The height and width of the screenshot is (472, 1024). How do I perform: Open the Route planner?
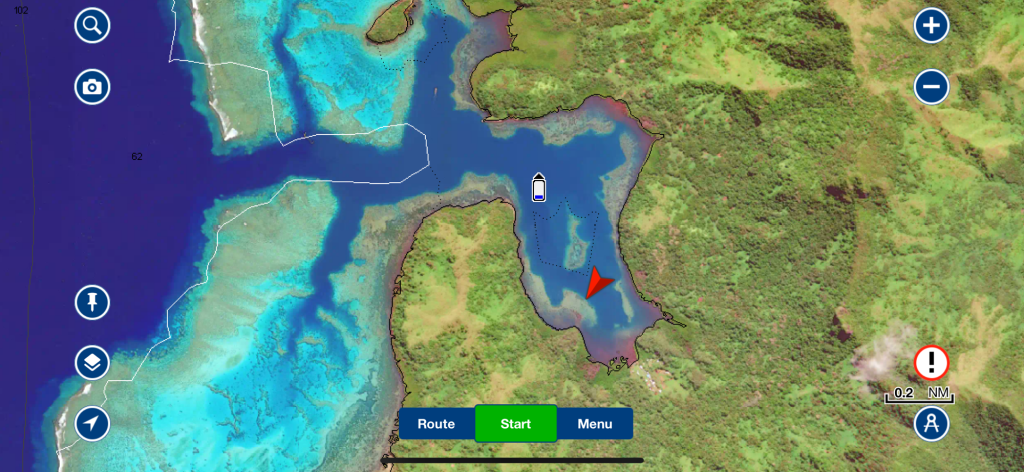pos(437,424)
